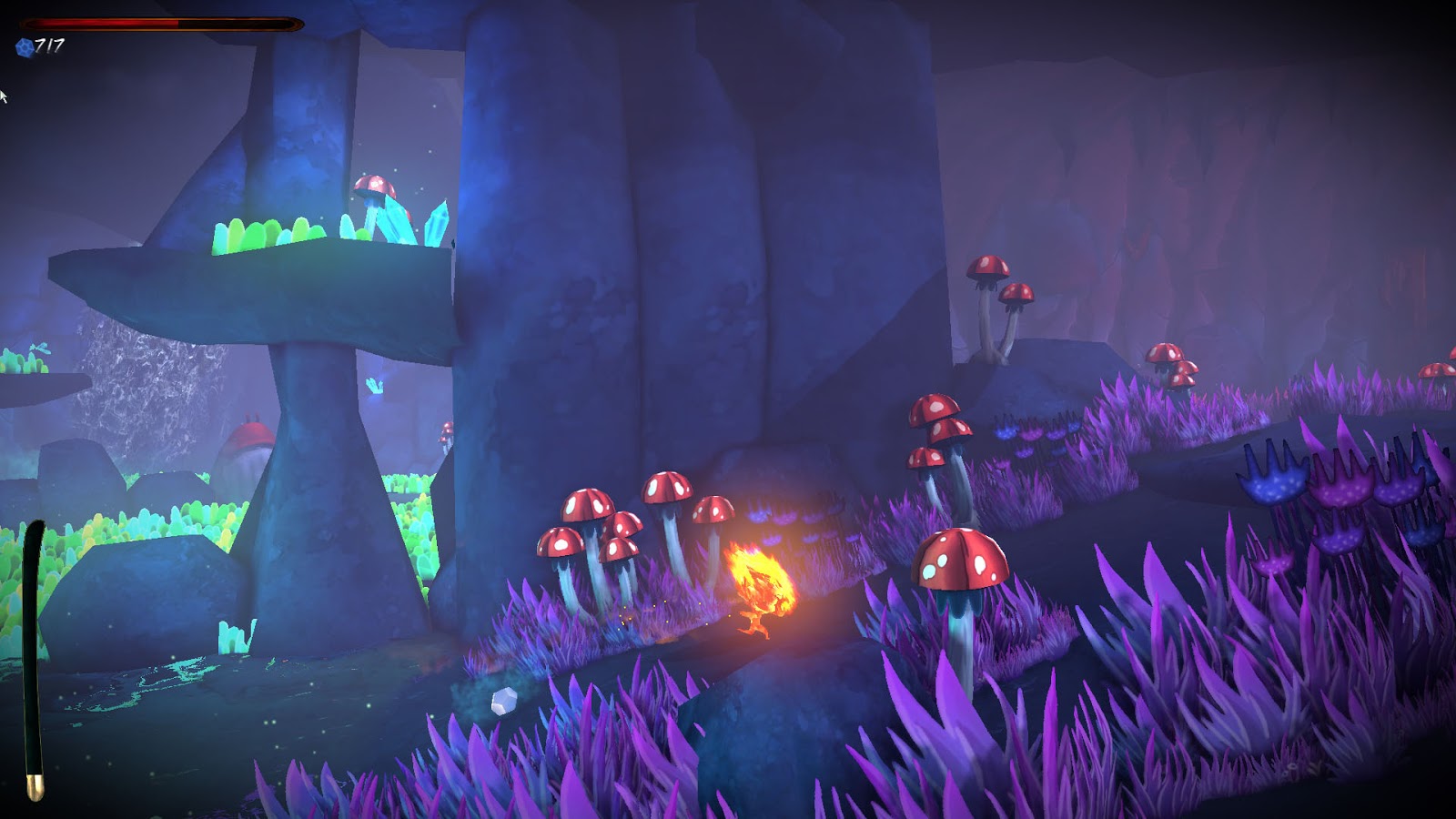Select the small blue crystal on the pillar base
This screenshot has height=819, width=1456.
376,387
